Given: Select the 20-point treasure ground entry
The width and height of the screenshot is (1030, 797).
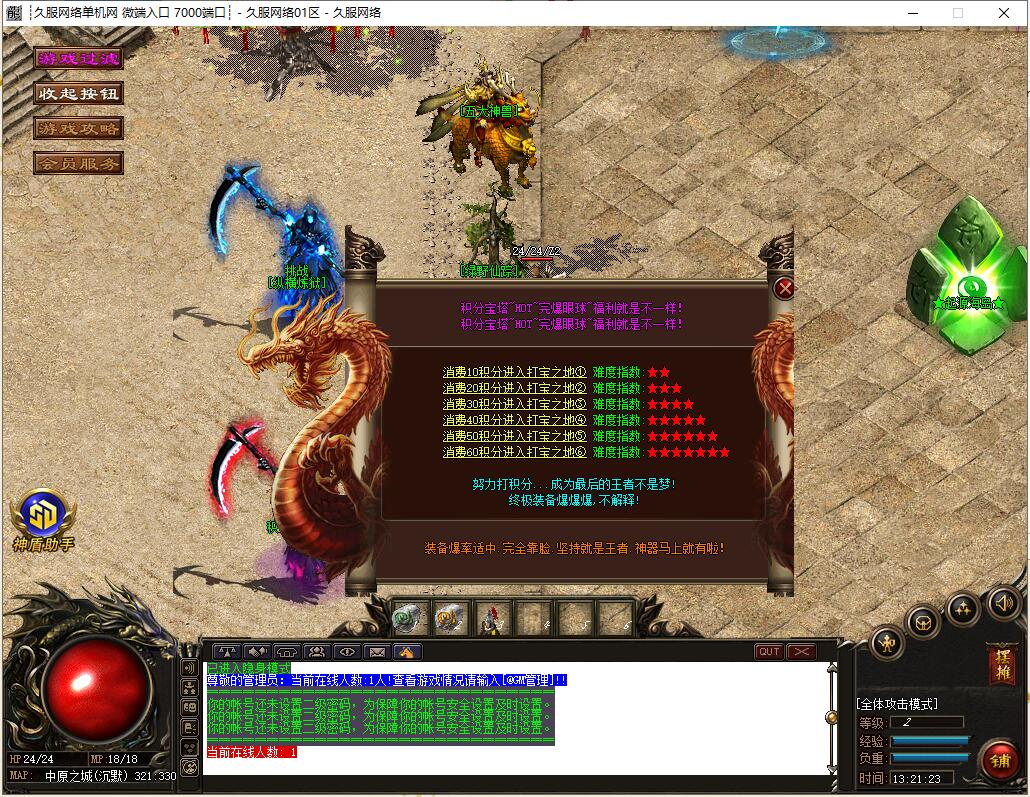Looking at the screenshot, I should tap(514, 388).
